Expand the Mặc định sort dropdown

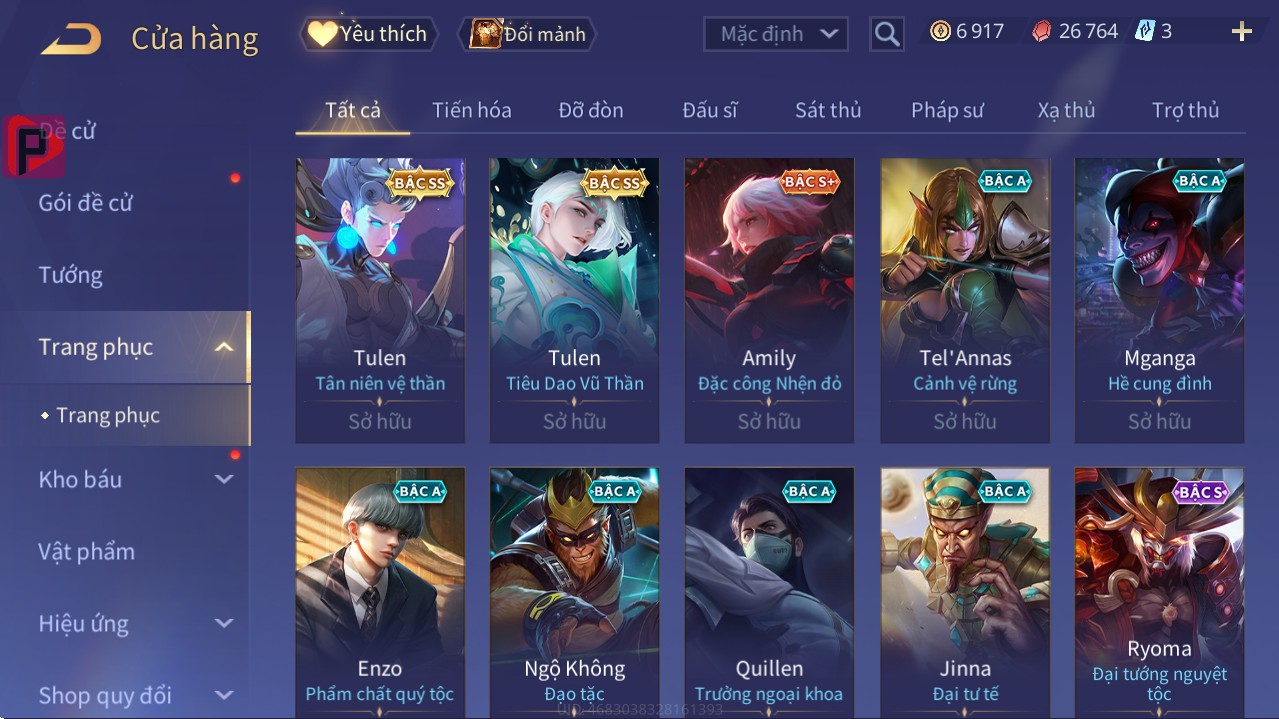776,34
